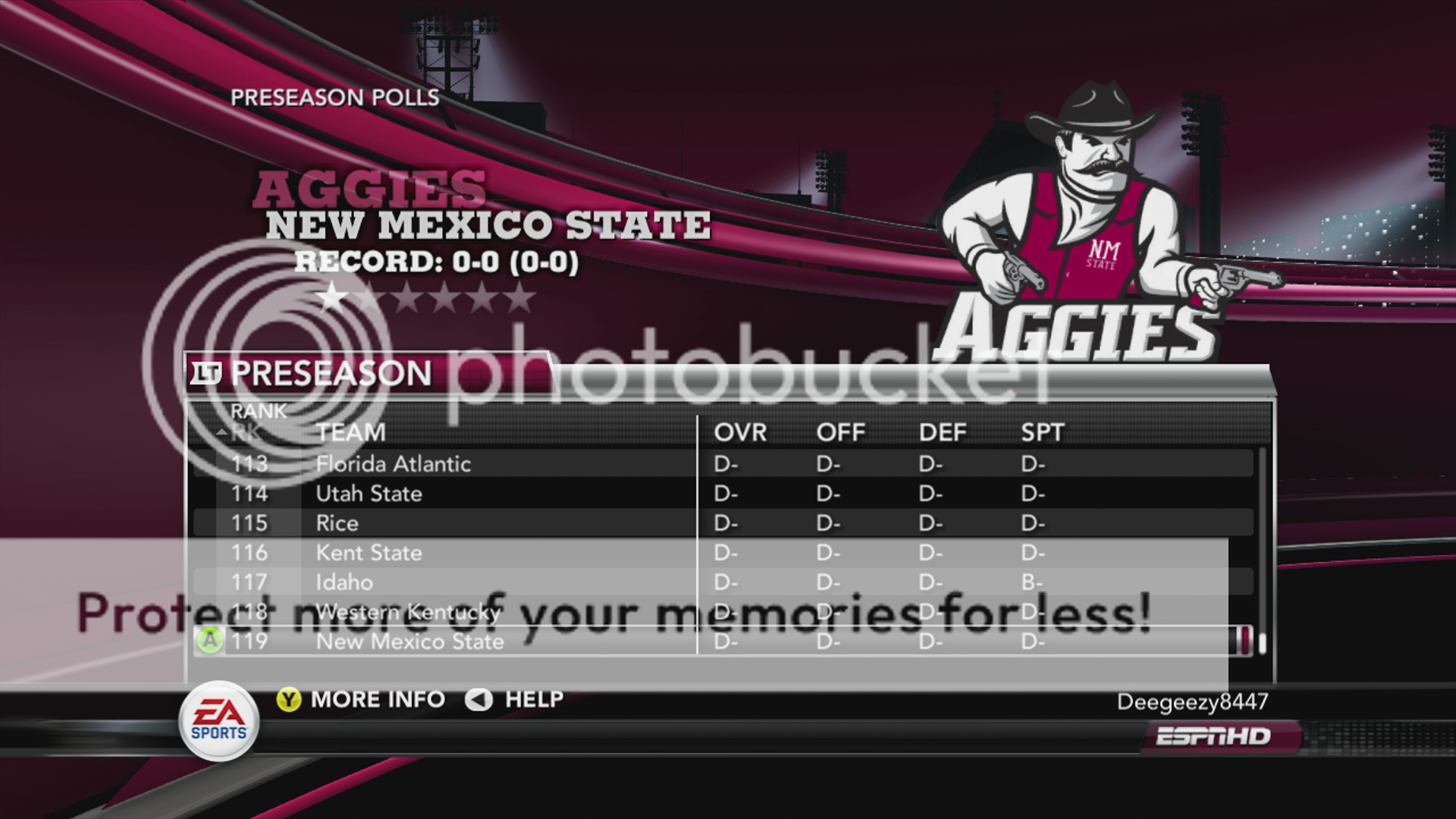Sort teams by OVR rating column

[740, 432]
